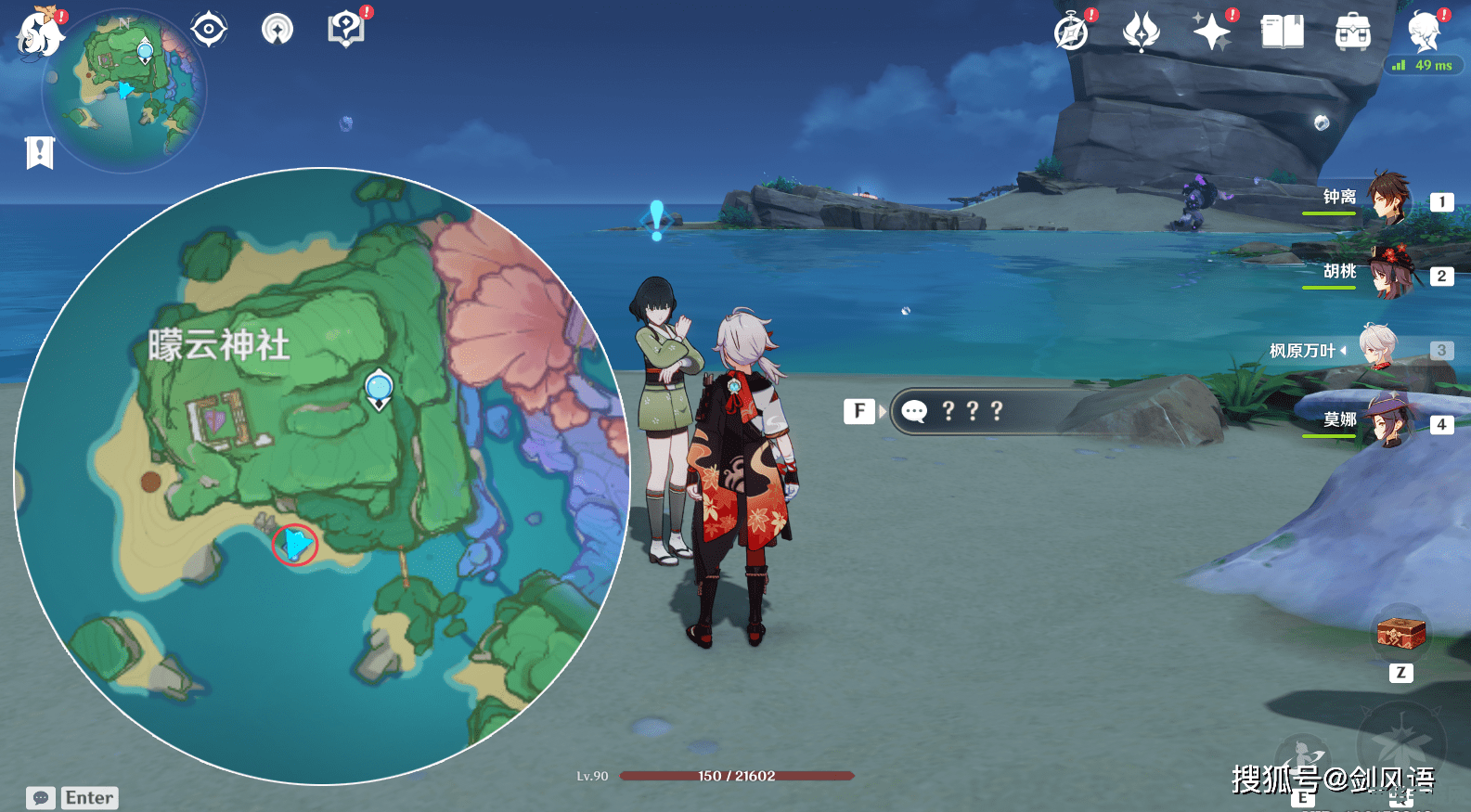1471x812 pixels.
Task: Click Kazuha's HP bar above 150/21602
Action: (738, 777)
